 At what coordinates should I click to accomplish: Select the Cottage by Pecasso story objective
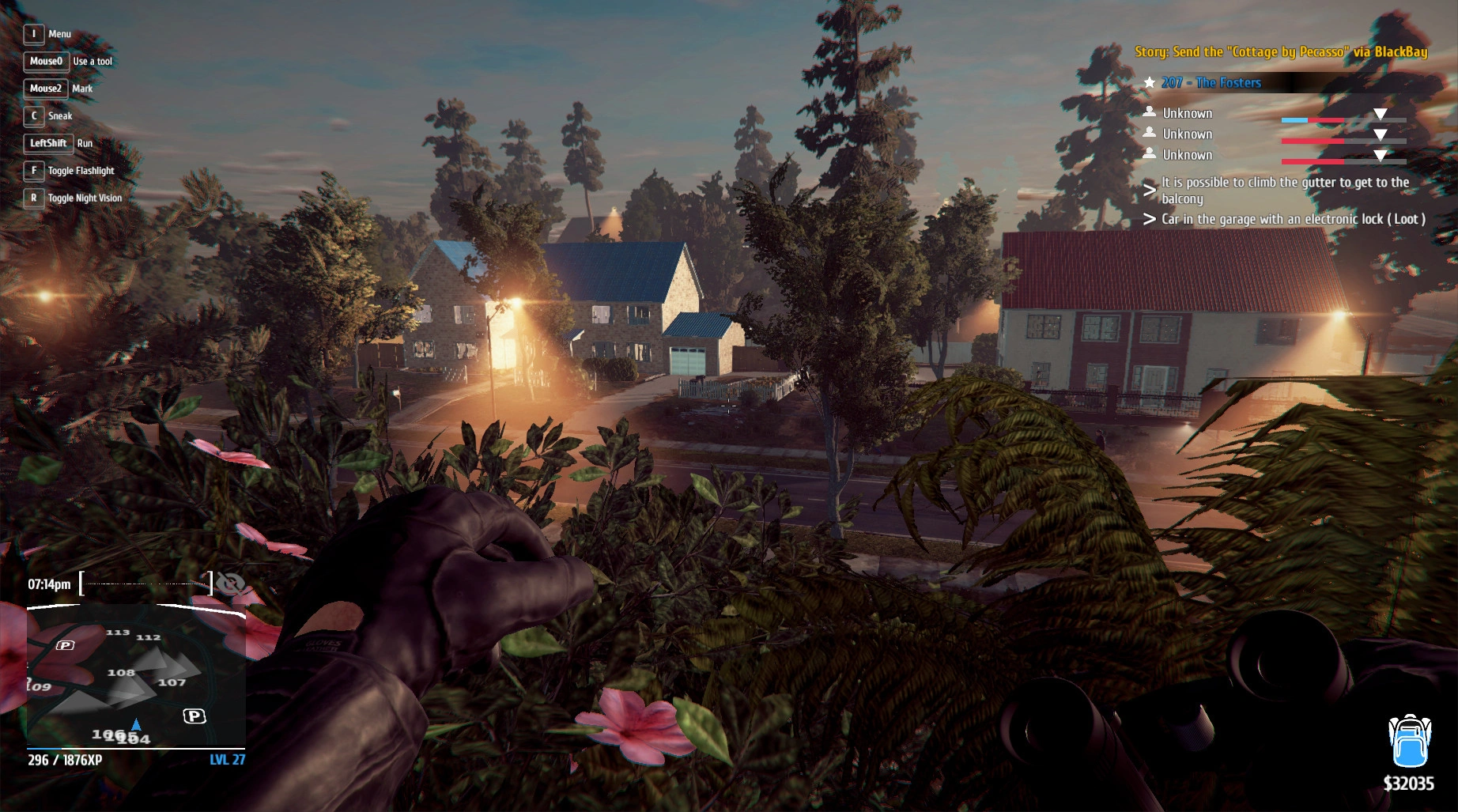click(1281, 52)
